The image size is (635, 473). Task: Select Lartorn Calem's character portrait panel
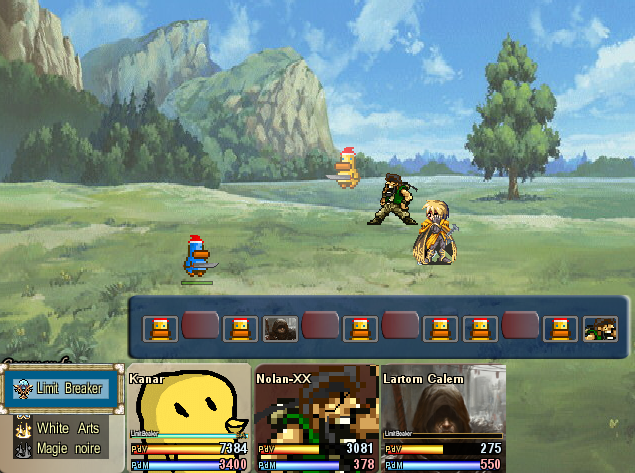tap(443, 417)
